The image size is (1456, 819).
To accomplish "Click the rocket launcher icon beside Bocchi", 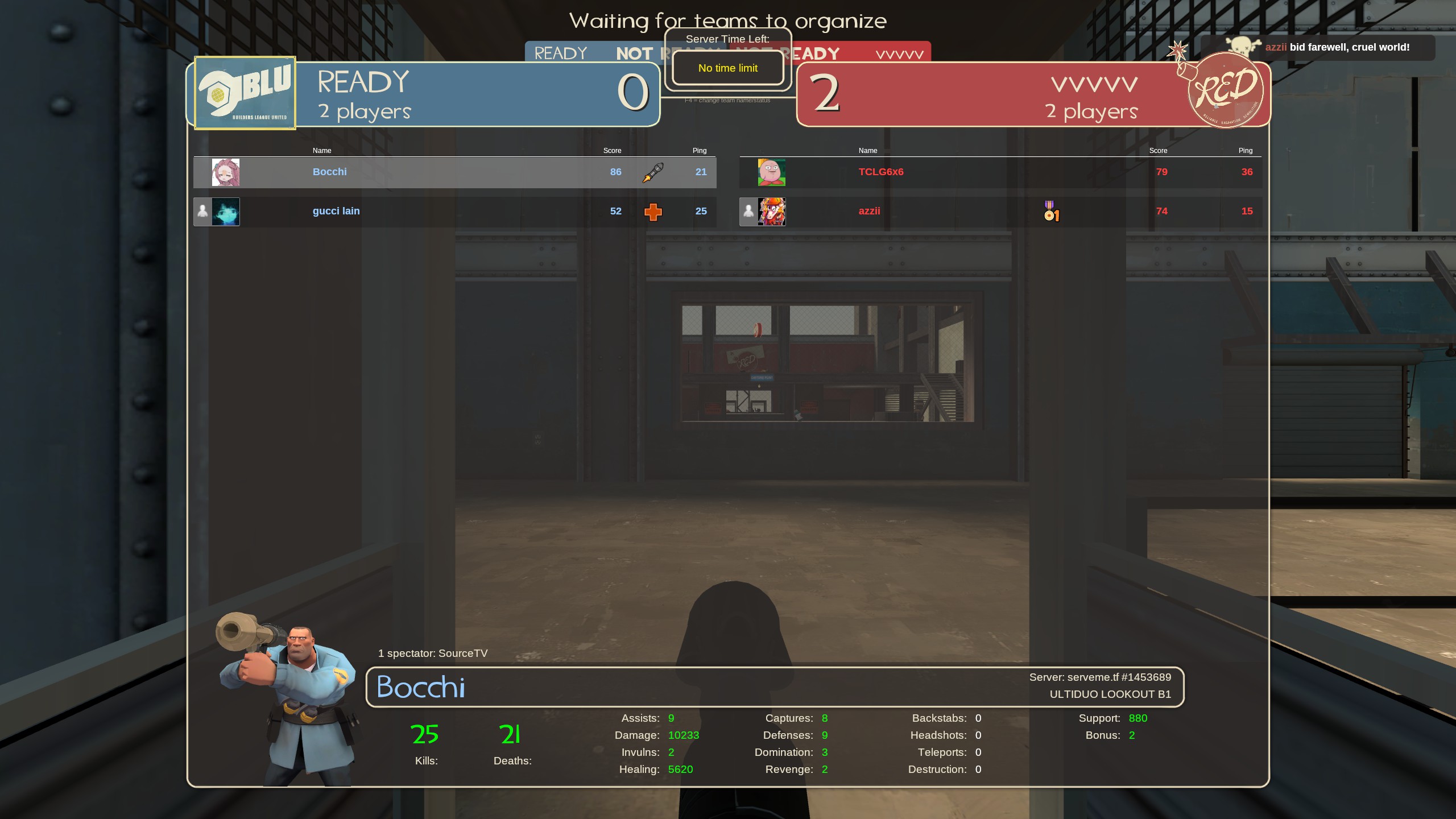I will [x=653, y=172].
